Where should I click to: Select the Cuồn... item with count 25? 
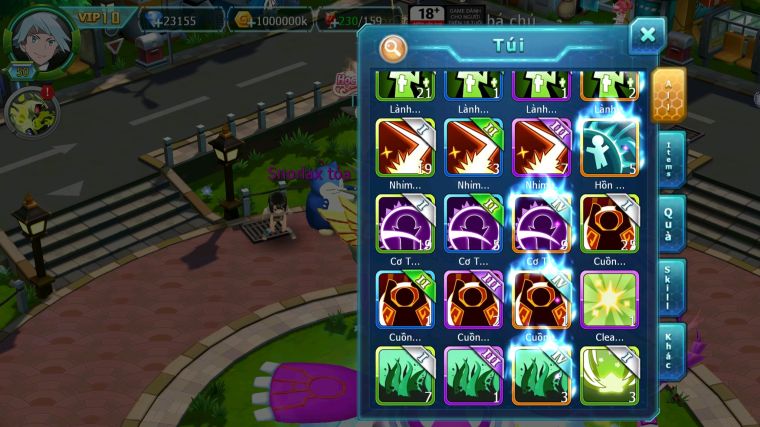tap(609, 224)
